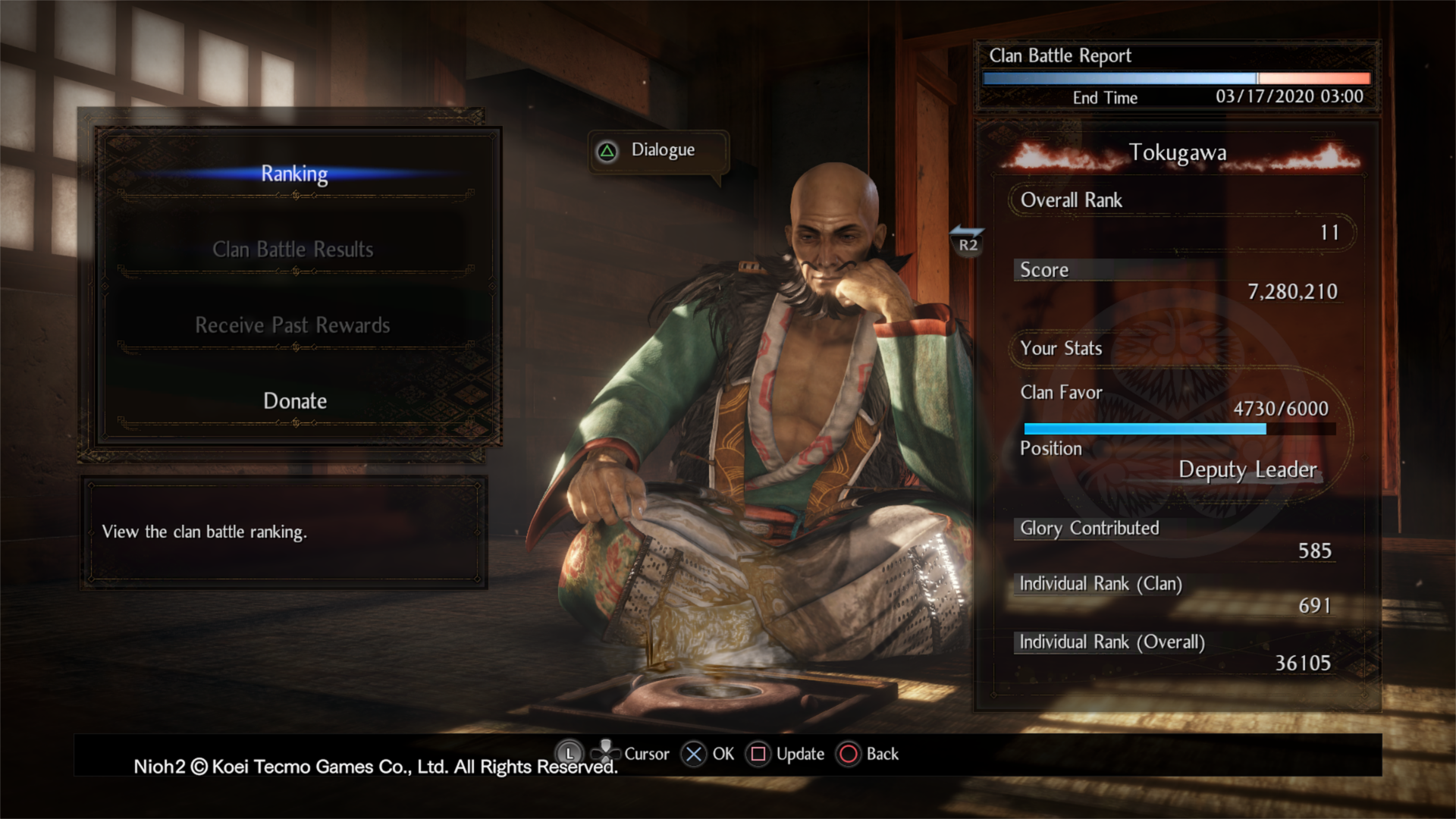The image size is (1456, 819).
Task: Click the Glory Contributed stat row
Action: point(1087,529)
